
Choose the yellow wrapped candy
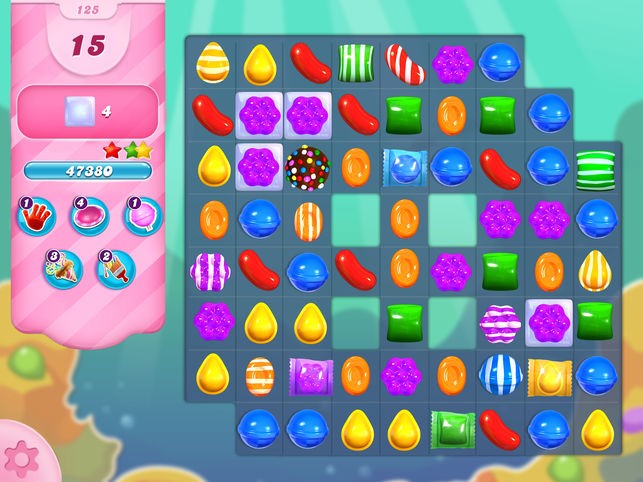[549, 374]
